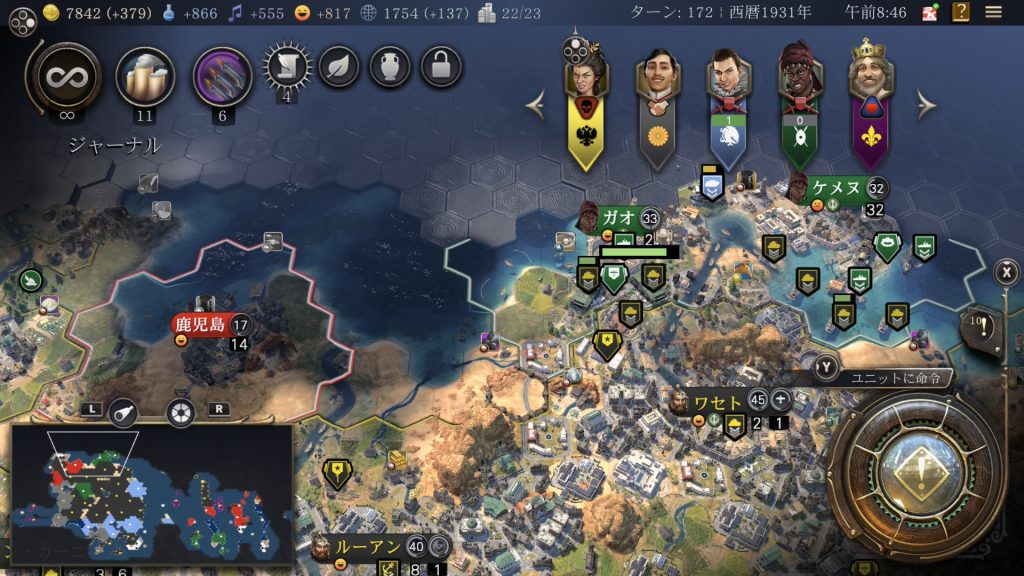Open the technology screen with the smokestacks icon

tap(145, 76)
